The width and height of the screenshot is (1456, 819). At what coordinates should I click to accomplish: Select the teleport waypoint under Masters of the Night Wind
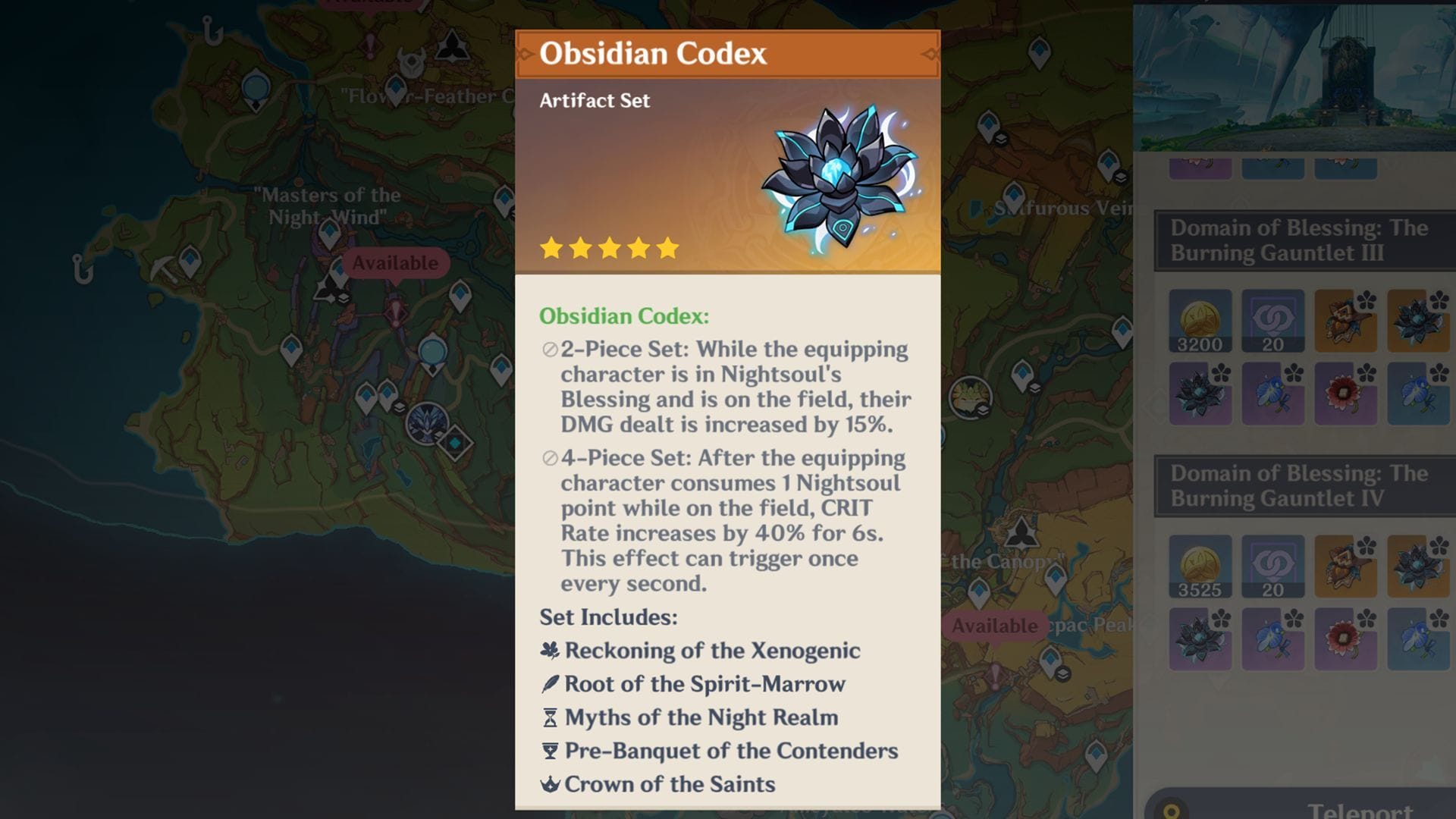[x=328, y=234]
